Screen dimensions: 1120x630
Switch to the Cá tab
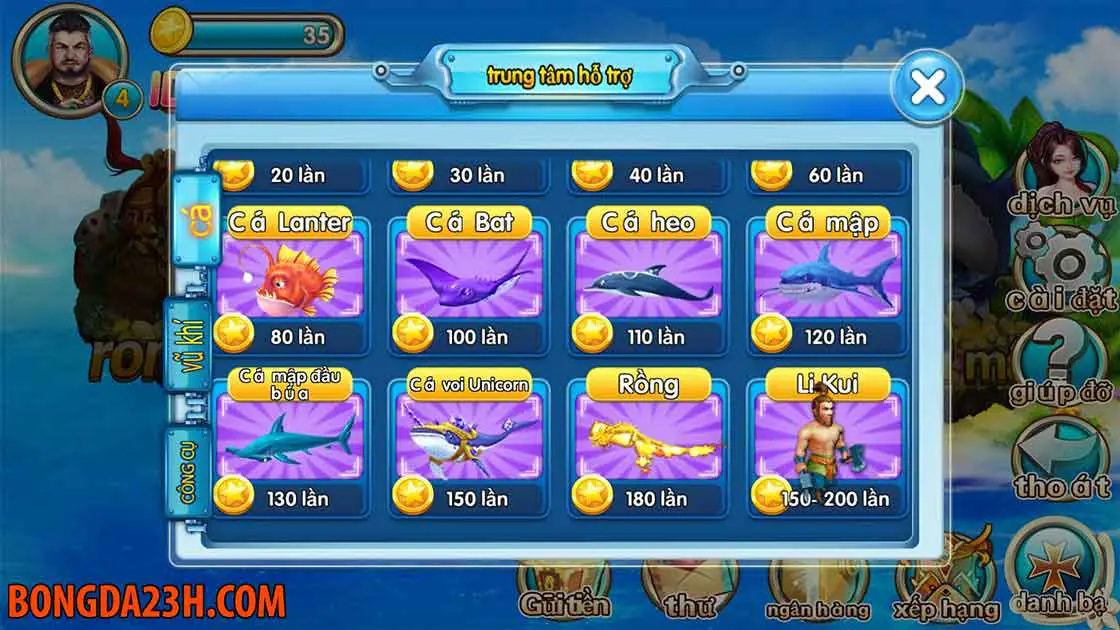194,221
